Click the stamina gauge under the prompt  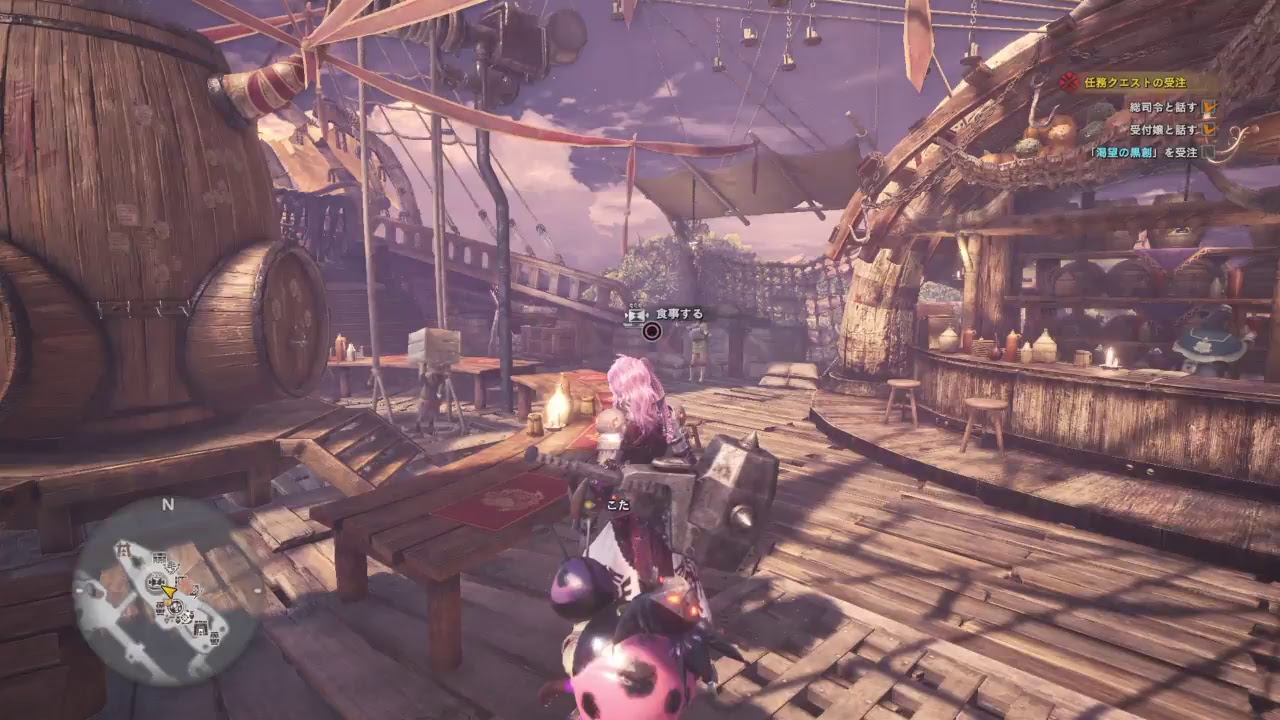tap(632, 324)
